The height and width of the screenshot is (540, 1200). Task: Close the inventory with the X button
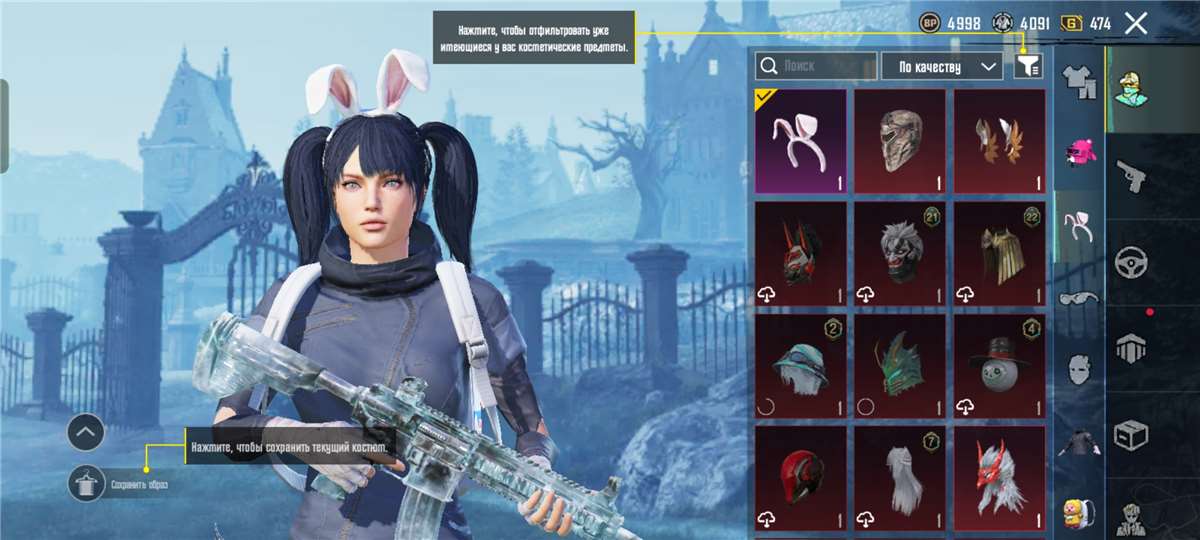click(1135, 23)
